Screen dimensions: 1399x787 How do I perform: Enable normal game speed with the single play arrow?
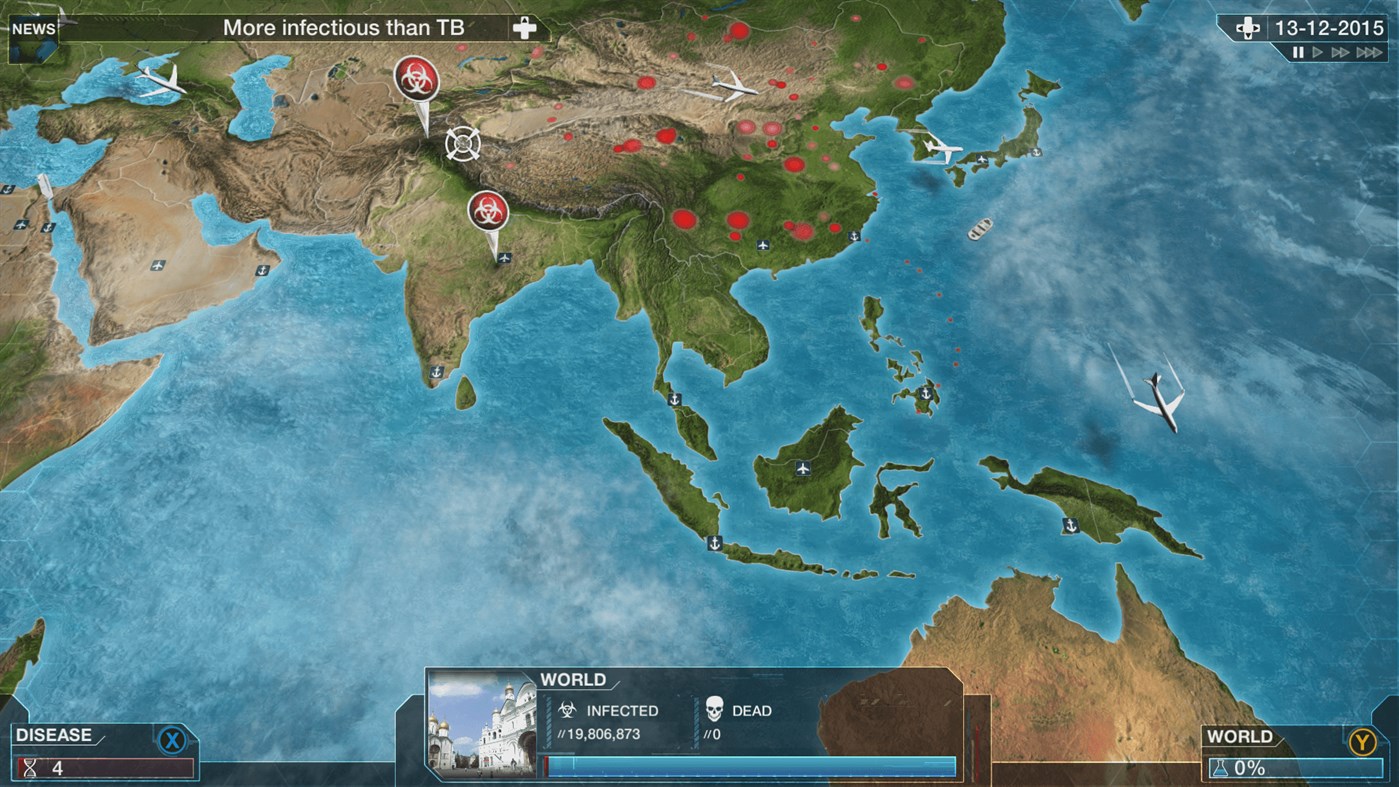coord(1317,52)
